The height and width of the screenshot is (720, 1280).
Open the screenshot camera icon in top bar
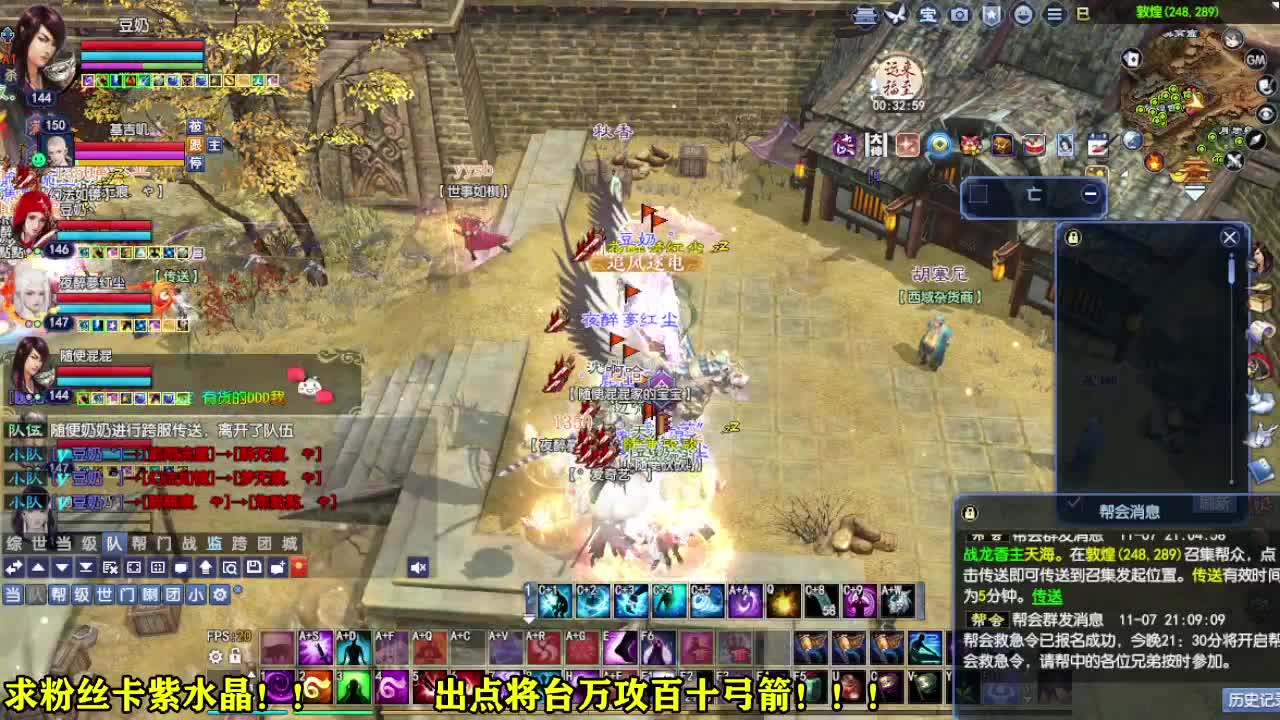pyautogui.click(x=958, y=14)
